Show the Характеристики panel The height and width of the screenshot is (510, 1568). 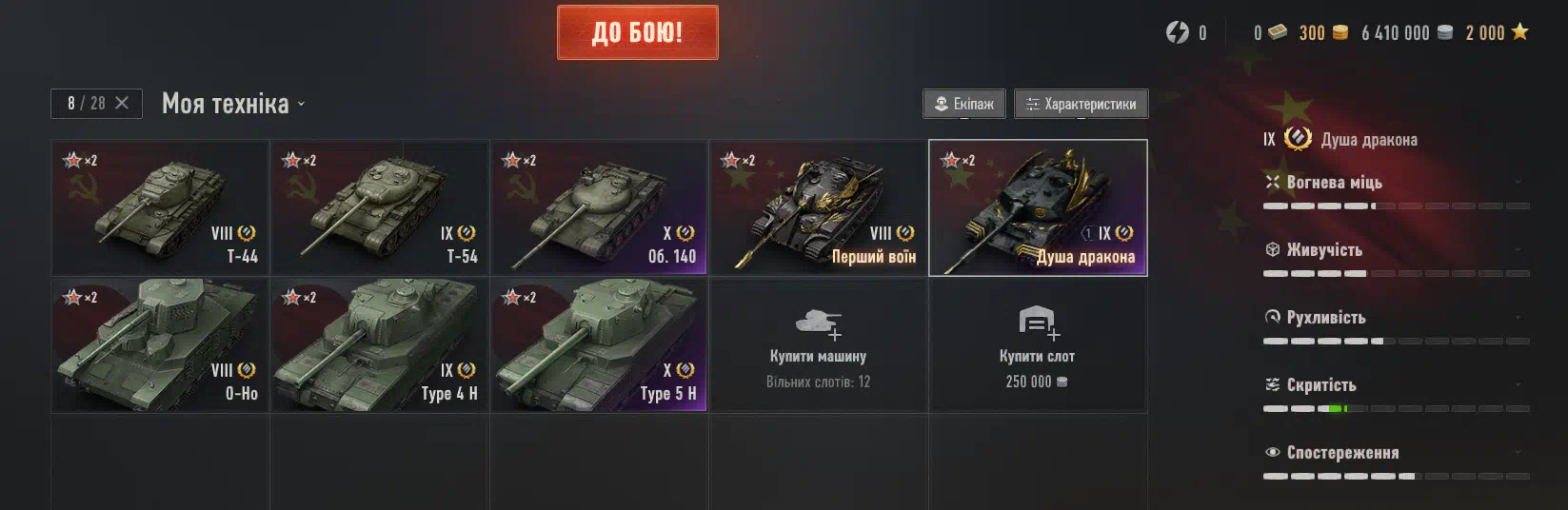coord(1081,104)
